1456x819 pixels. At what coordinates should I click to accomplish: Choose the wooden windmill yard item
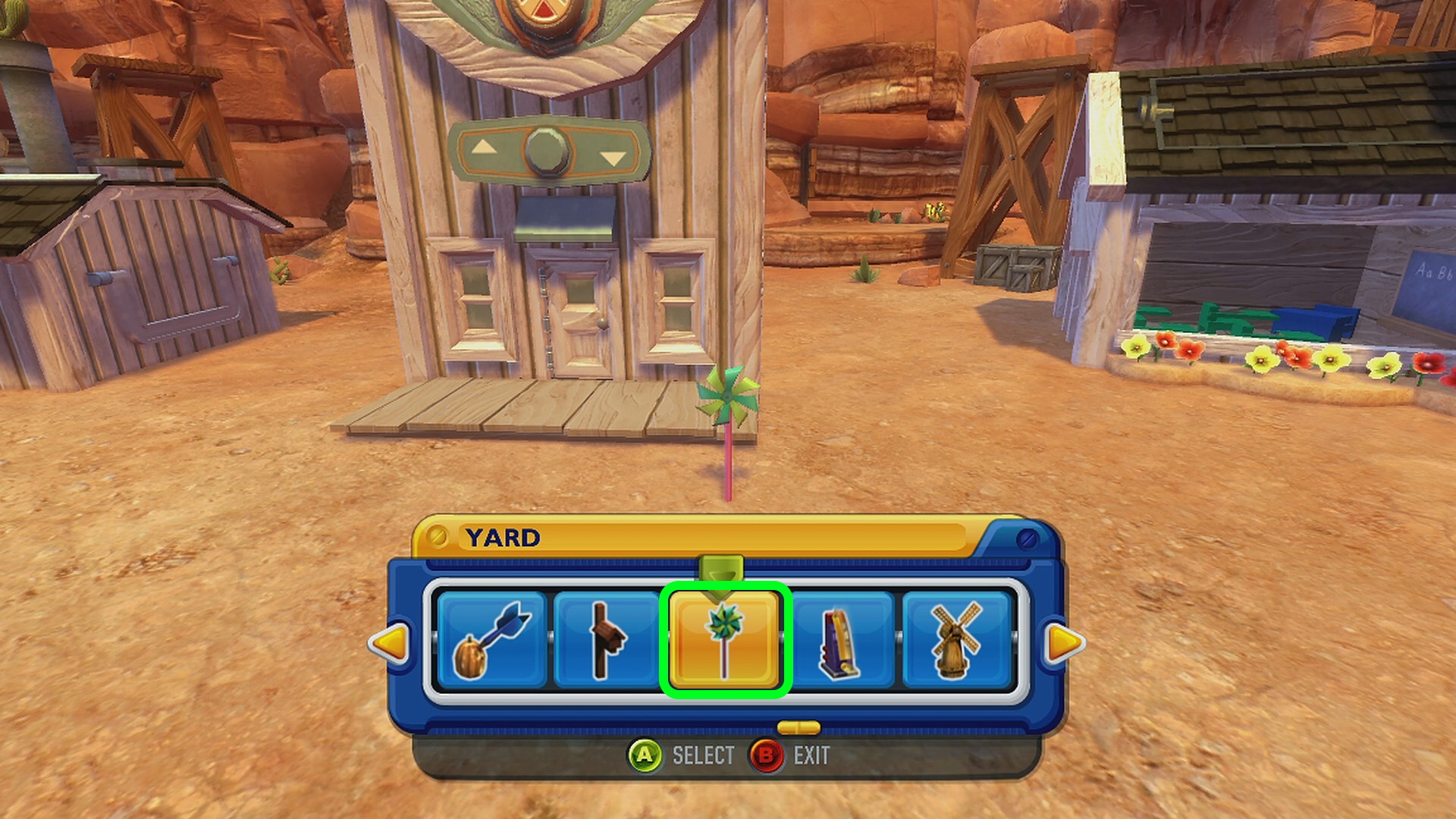957,641
